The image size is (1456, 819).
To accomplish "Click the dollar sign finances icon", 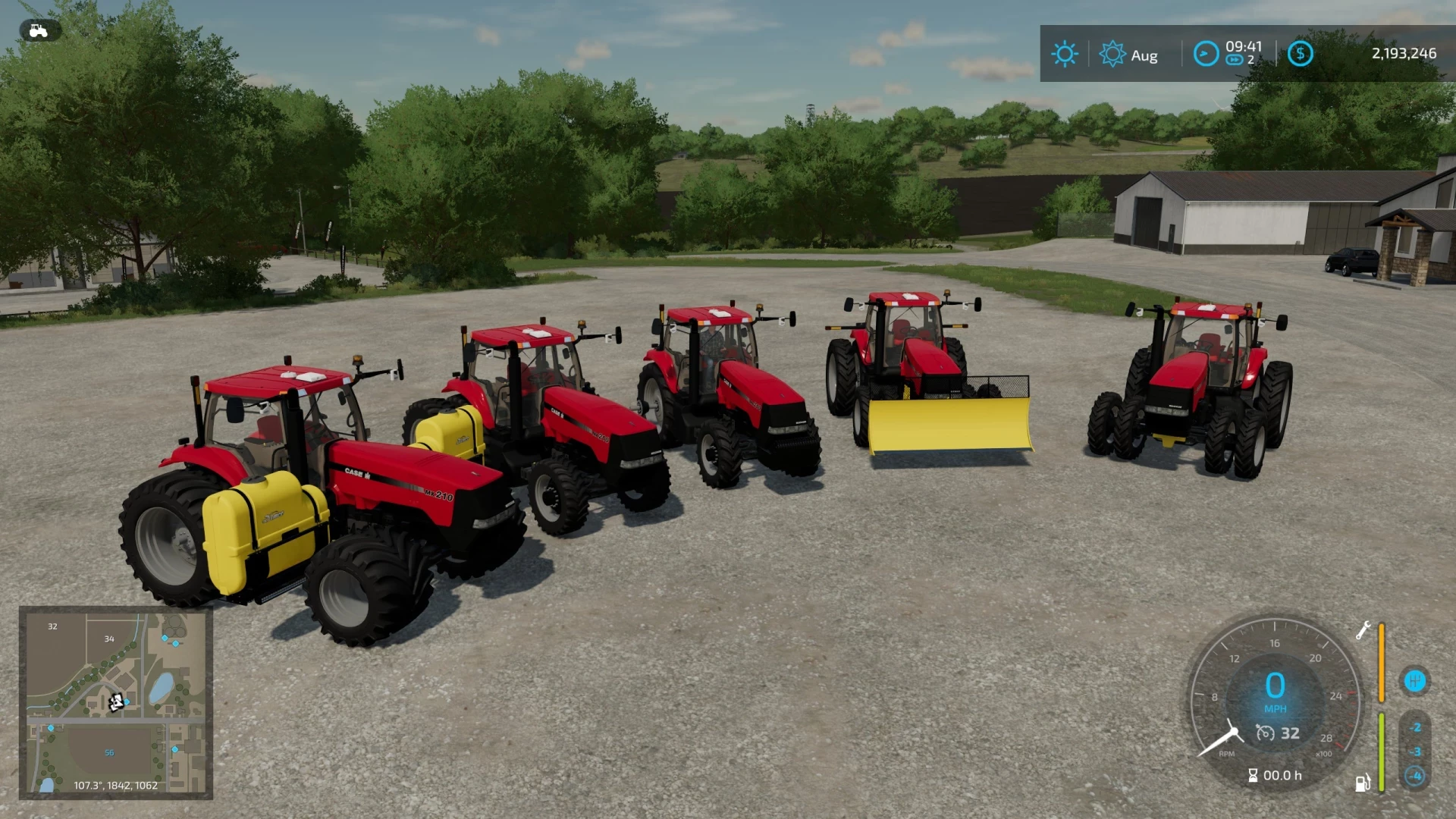I will point(1301,53).
